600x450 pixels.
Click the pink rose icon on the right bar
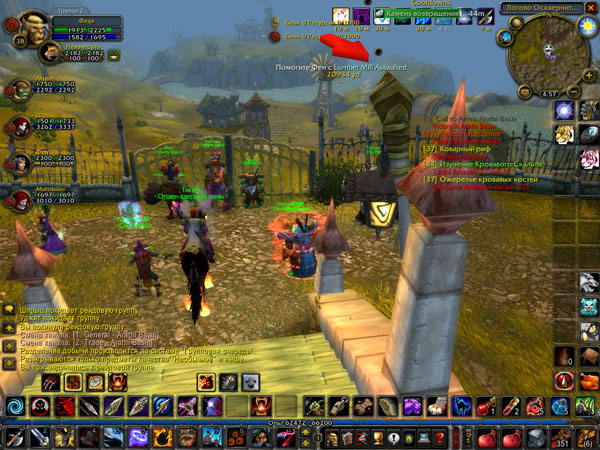(589, 158)
